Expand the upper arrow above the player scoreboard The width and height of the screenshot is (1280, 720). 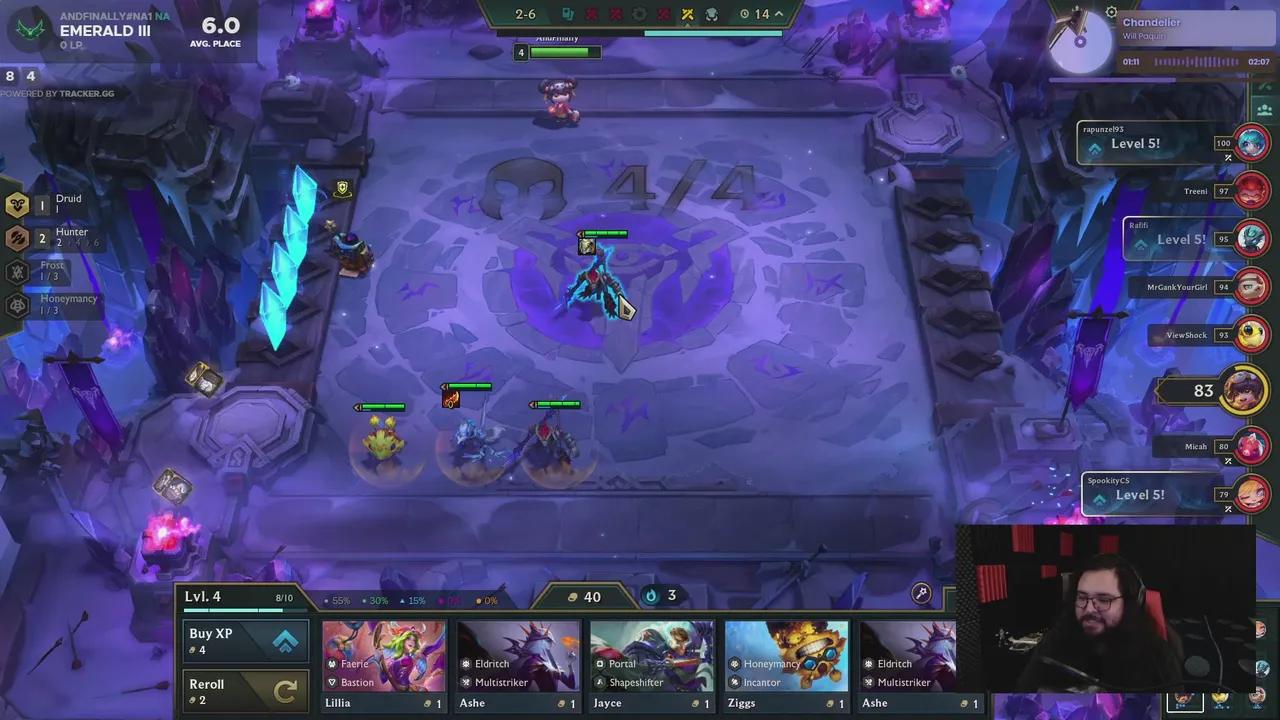tap(1264, 86)
